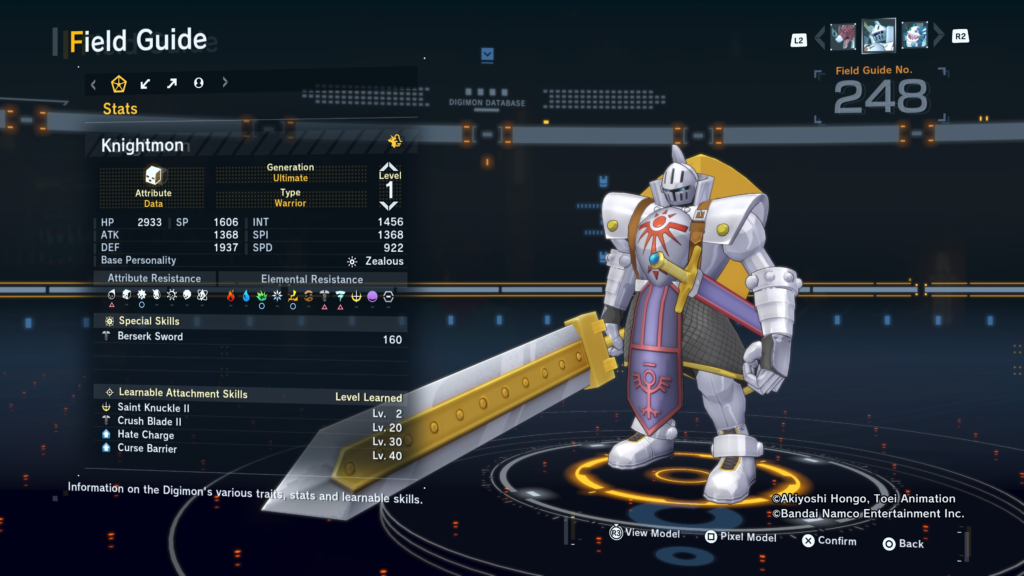The height and width of the screenshot is (576, 1024).
Task: Show the next Digimon with right arrow
Action: 938,37
